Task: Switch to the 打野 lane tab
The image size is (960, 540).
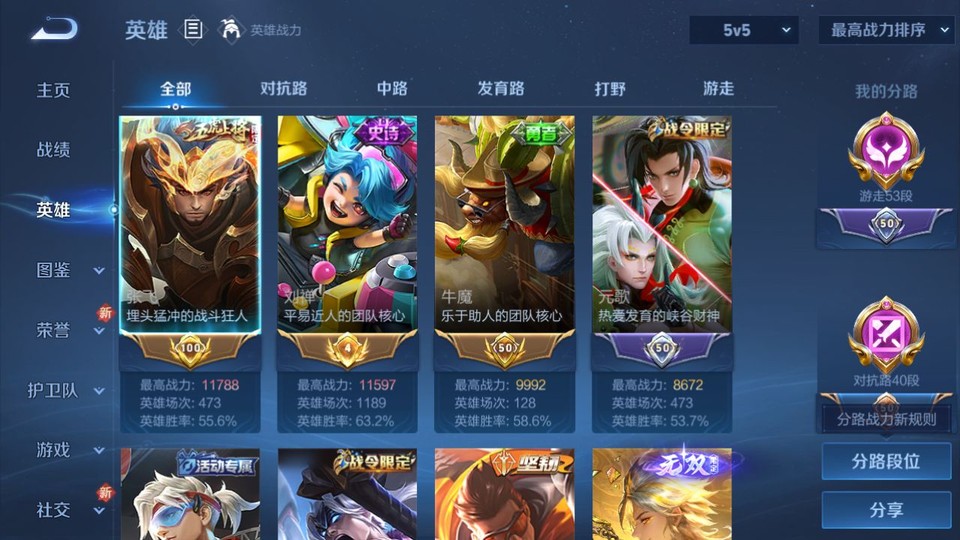Action: click(x=610, y=89)
